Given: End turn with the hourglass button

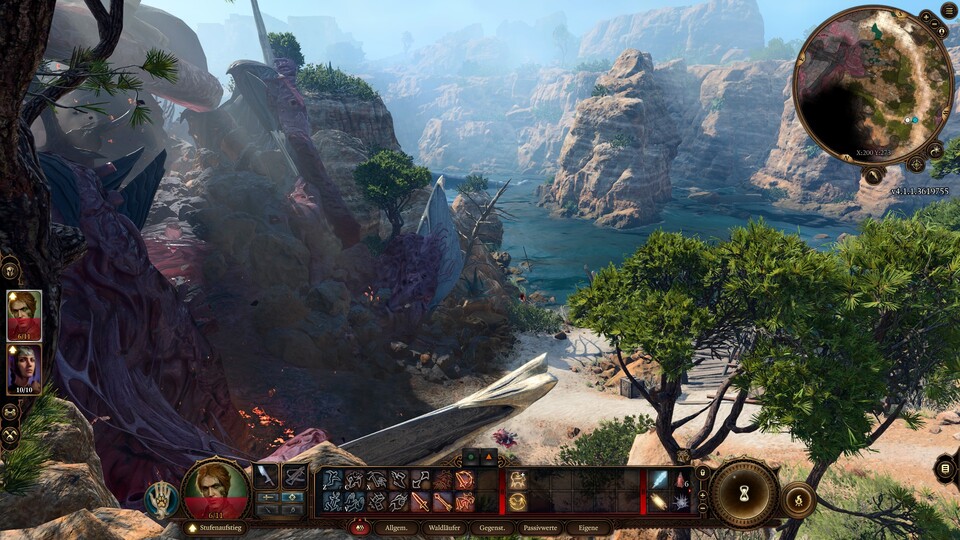Looking at the screenshot, I should coord(744,493).
